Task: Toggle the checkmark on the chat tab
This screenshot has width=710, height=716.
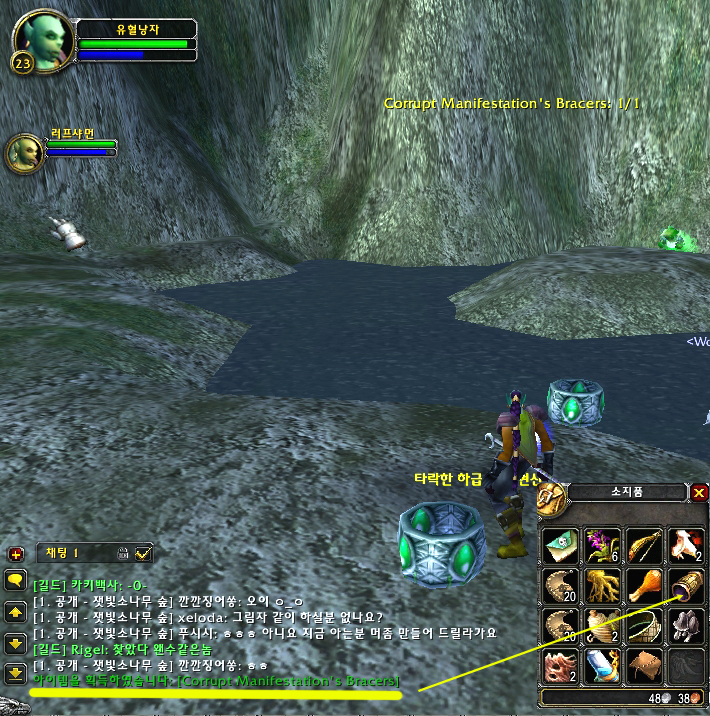Action: pos(144,552)
